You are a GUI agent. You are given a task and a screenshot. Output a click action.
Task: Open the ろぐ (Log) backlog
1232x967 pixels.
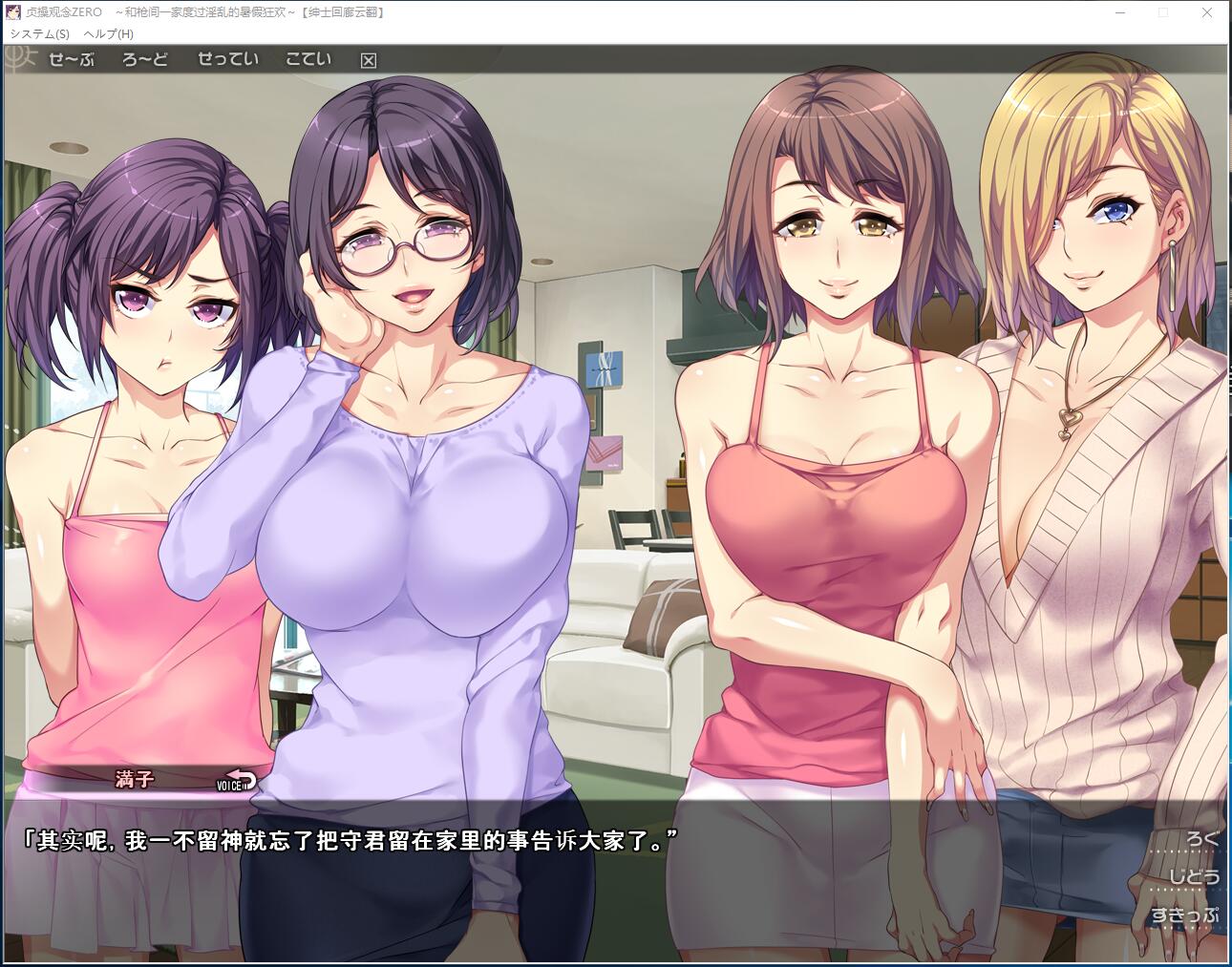click(x=1201, y=839)
